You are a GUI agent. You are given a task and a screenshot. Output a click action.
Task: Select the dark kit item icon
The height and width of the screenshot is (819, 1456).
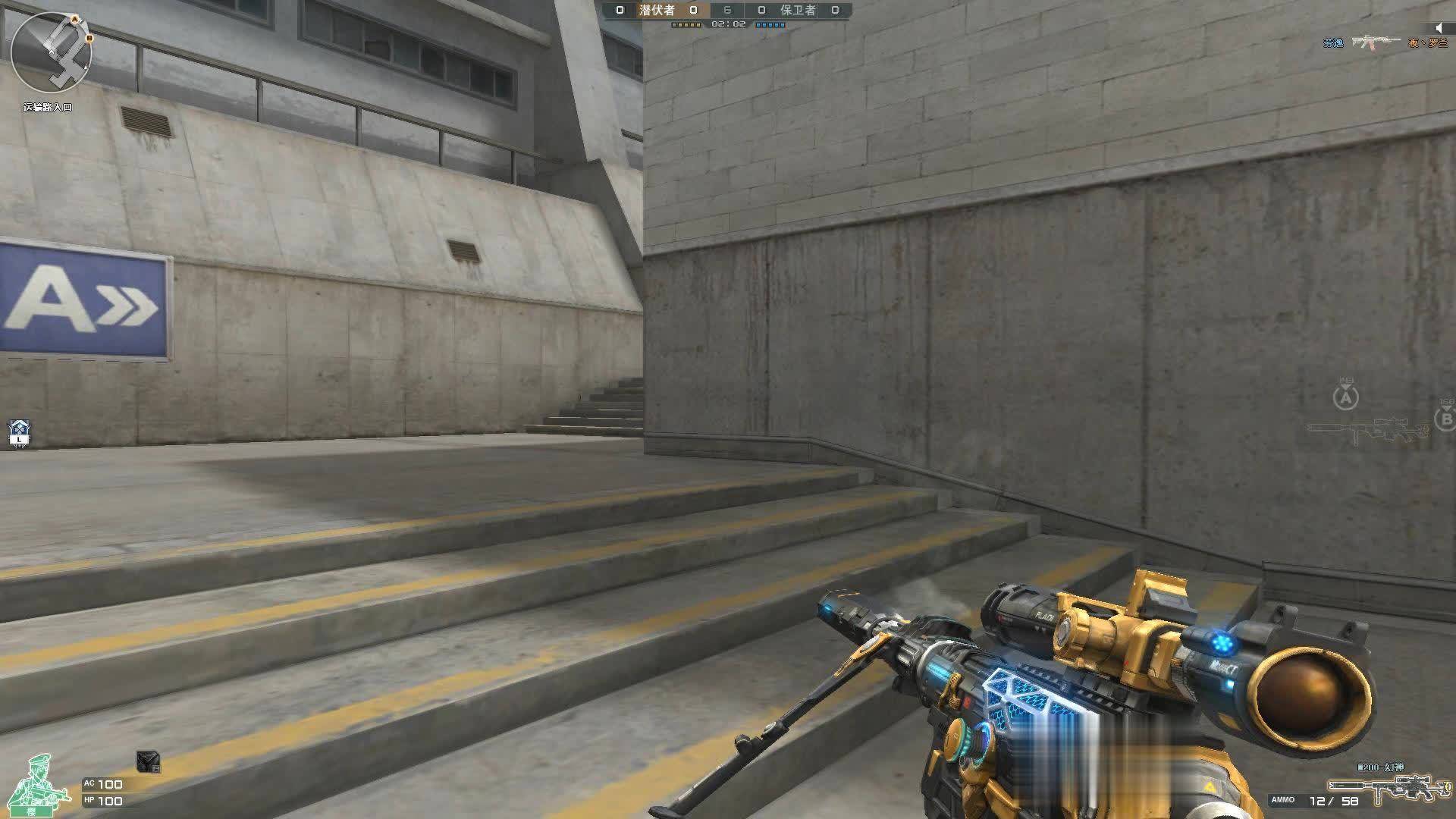click(x=148, y=761)
